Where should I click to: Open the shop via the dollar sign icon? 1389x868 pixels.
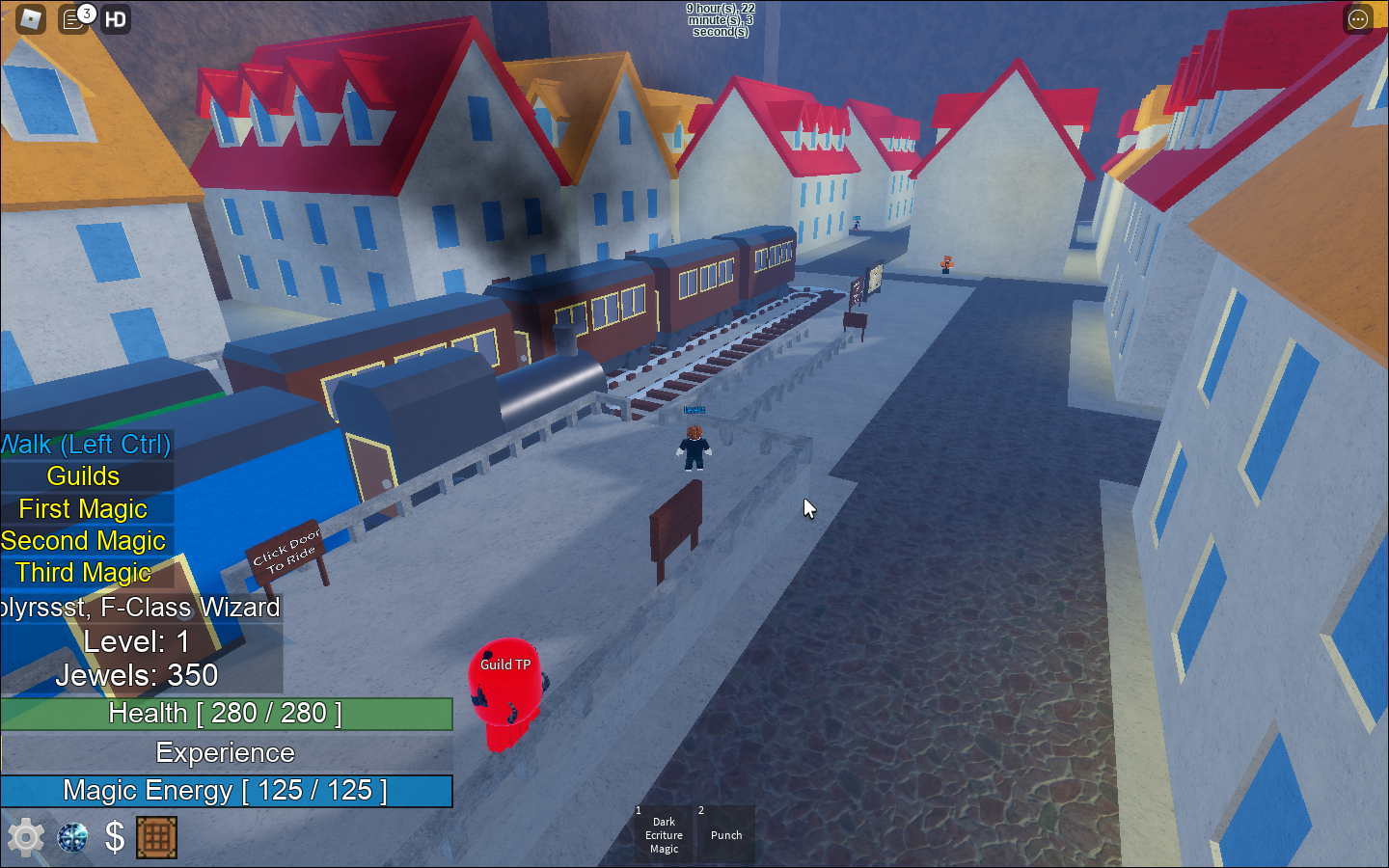point(114,837)
